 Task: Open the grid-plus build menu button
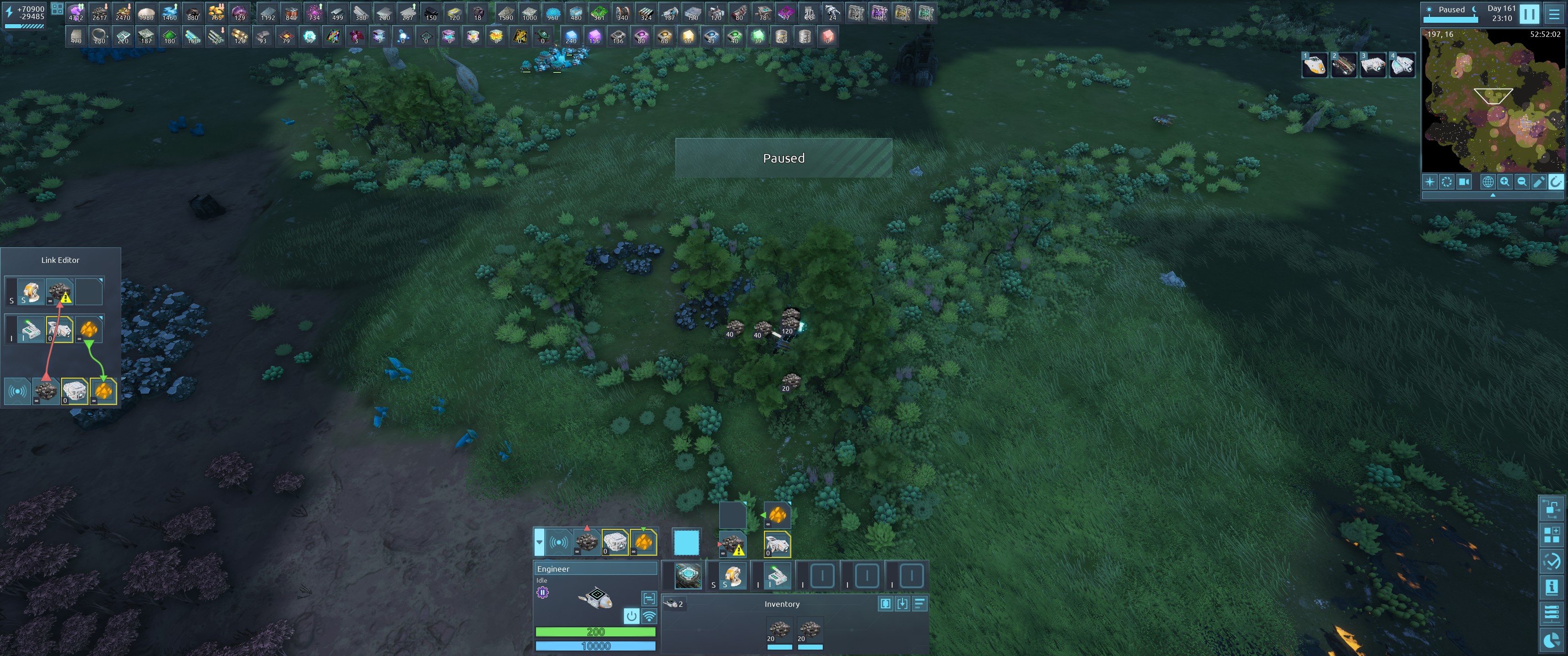point(1552,535)
